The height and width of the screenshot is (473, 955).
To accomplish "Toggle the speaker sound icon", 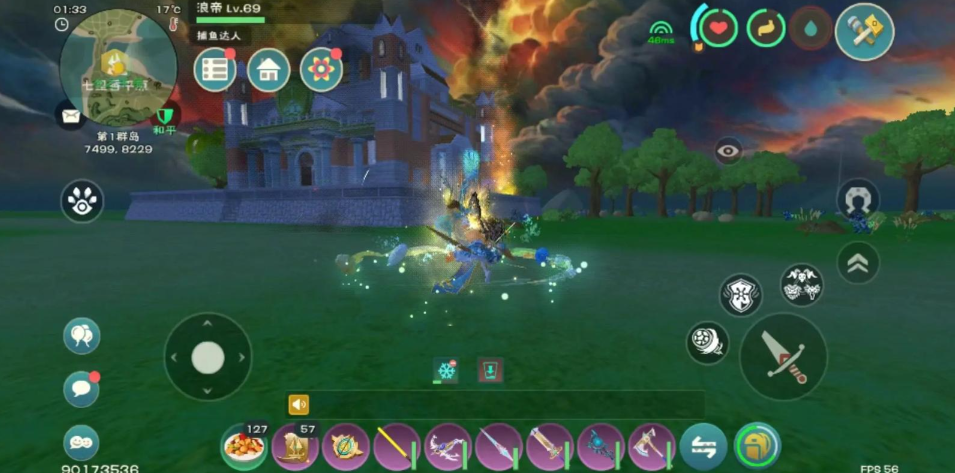I will pos(298,404).
